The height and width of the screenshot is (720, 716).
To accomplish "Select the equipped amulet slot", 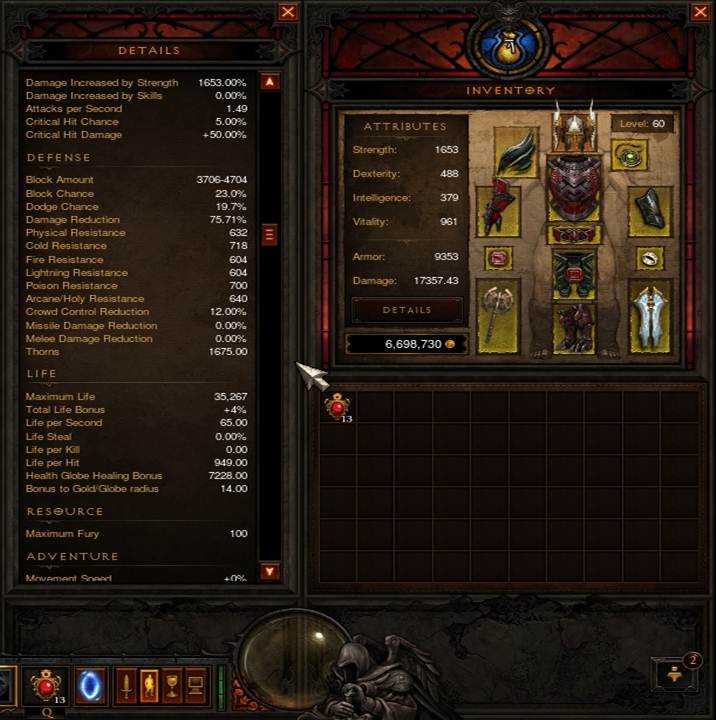I will (630, 156).
